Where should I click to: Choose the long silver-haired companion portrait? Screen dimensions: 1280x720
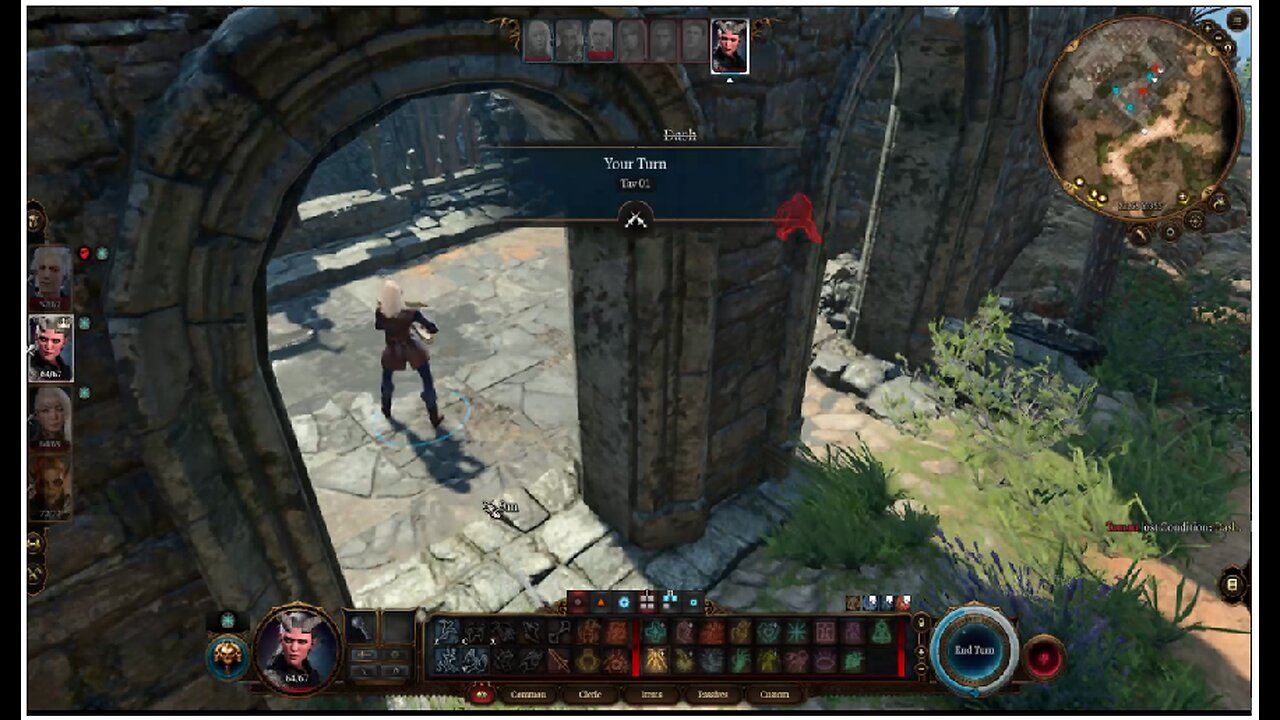[x=50, y=417]
